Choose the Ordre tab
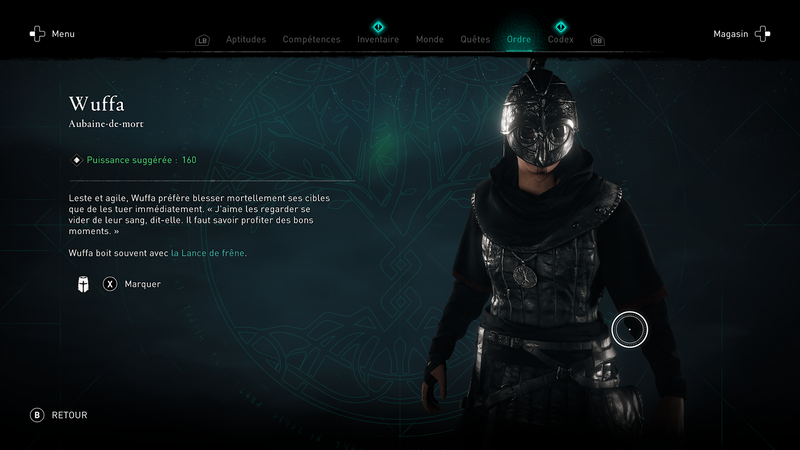800x450 pixels. pyautogui.click(x=519, y=40)
